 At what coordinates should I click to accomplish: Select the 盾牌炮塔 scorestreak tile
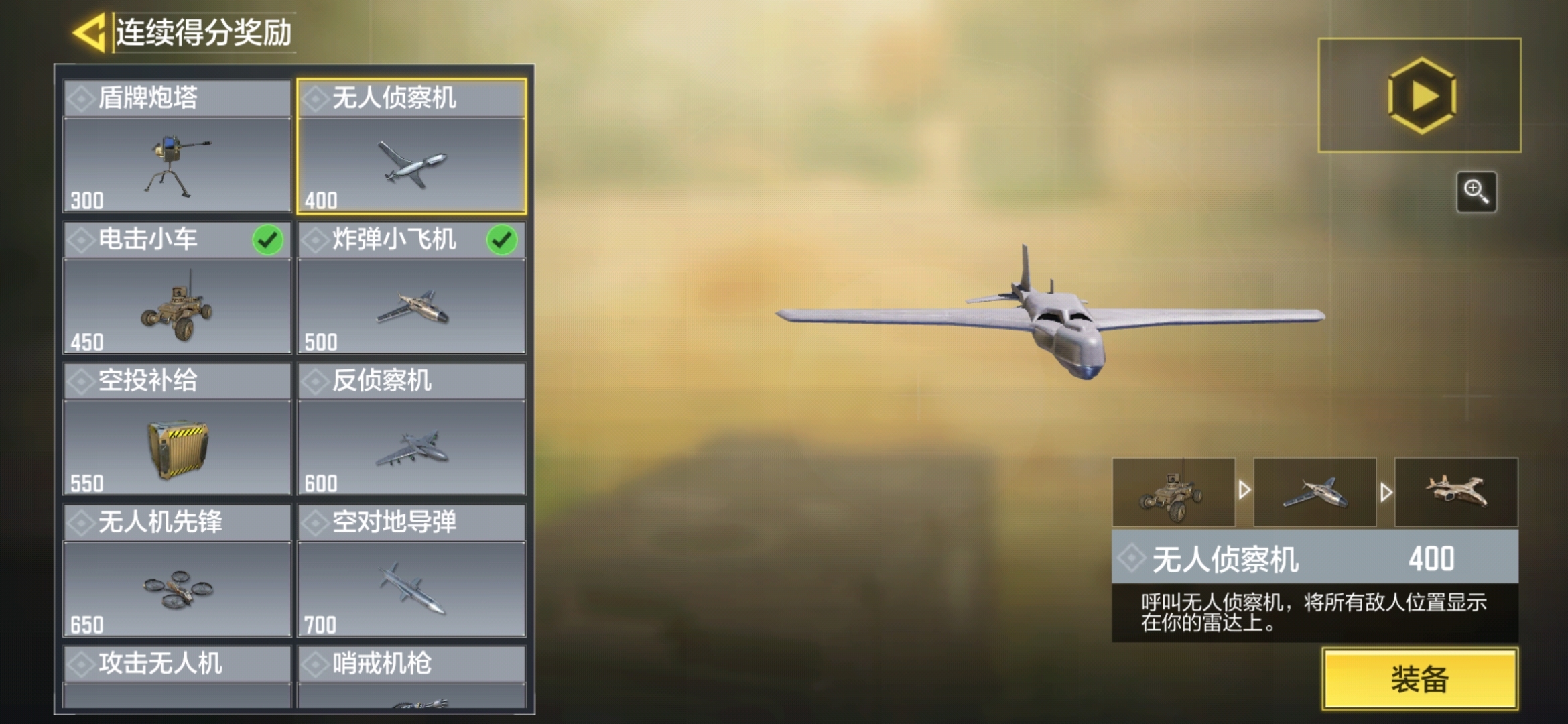pos(177,147)
